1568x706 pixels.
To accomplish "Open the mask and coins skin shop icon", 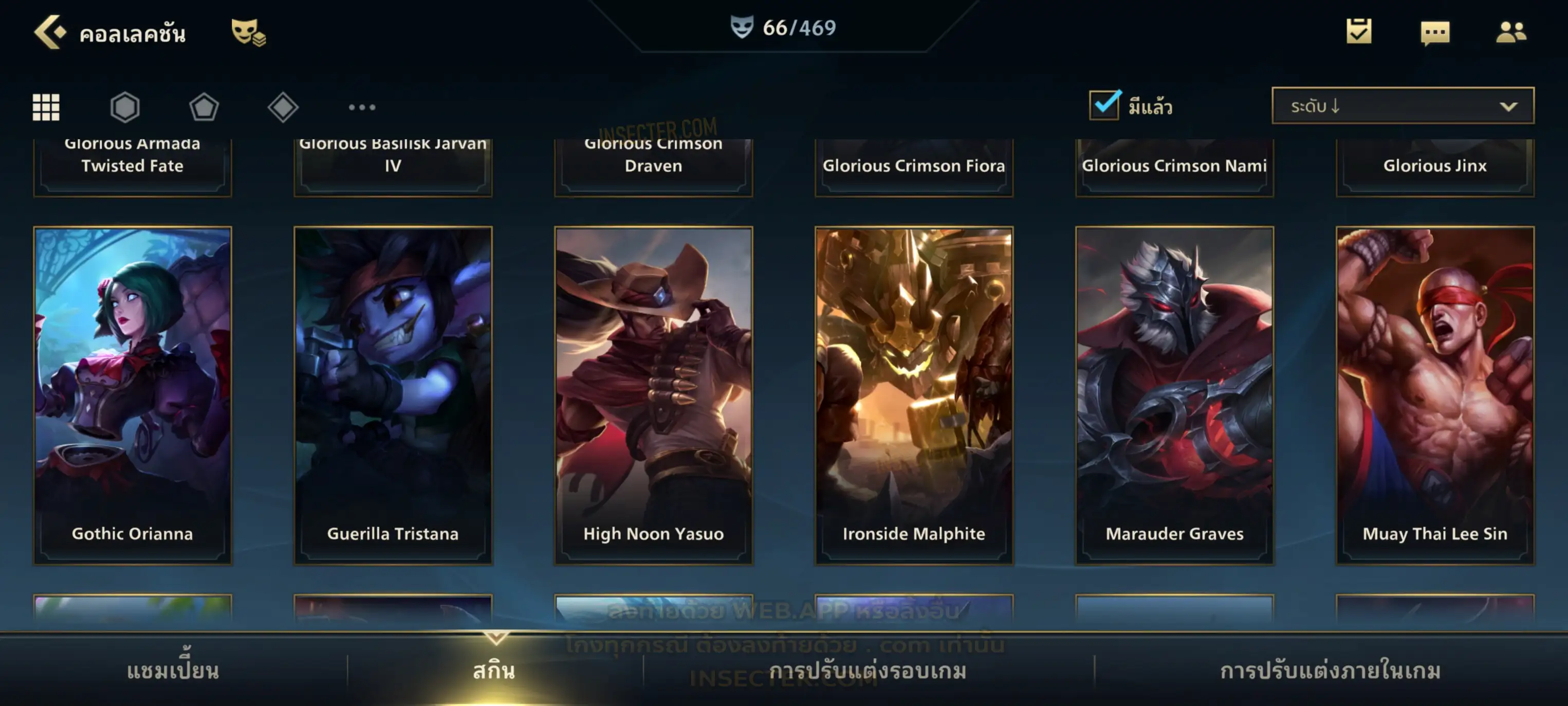I will point(248,32).
